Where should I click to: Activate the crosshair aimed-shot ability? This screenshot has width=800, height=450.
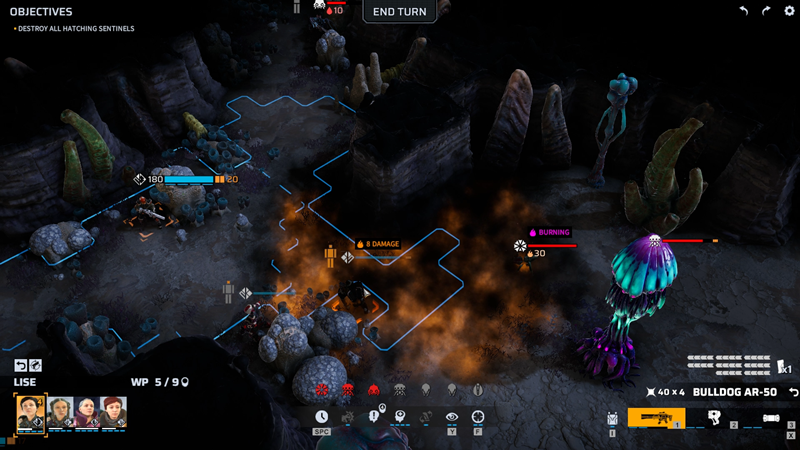[x=478, y=417]
